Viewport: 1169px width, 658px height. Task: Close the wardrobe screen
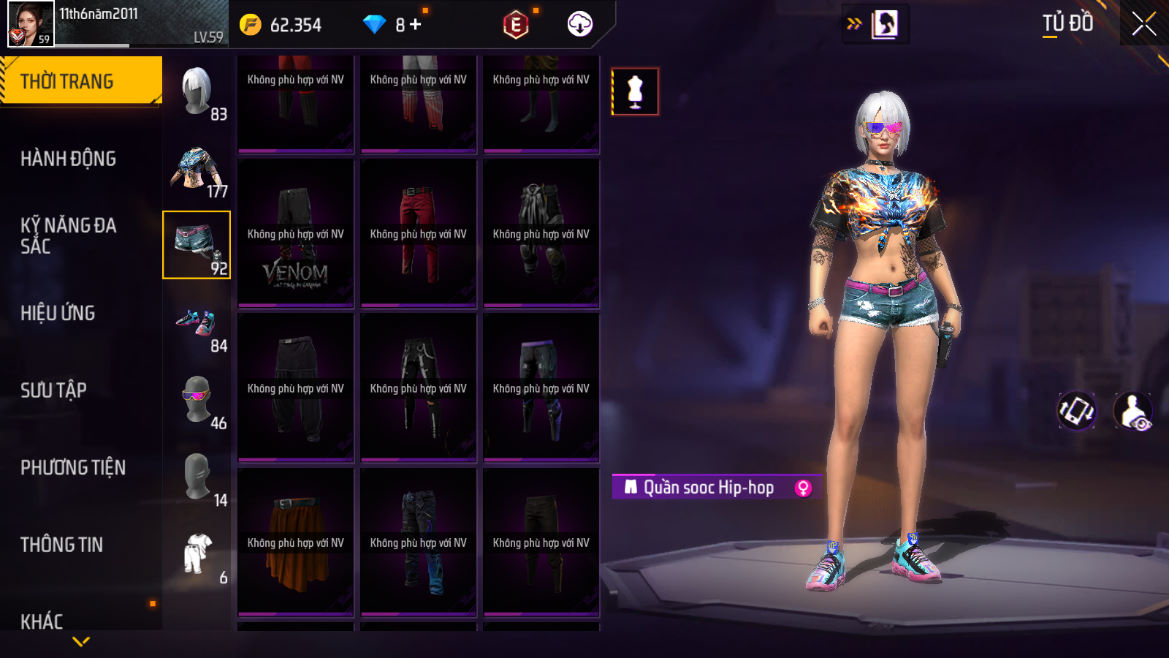point(1143,25)
